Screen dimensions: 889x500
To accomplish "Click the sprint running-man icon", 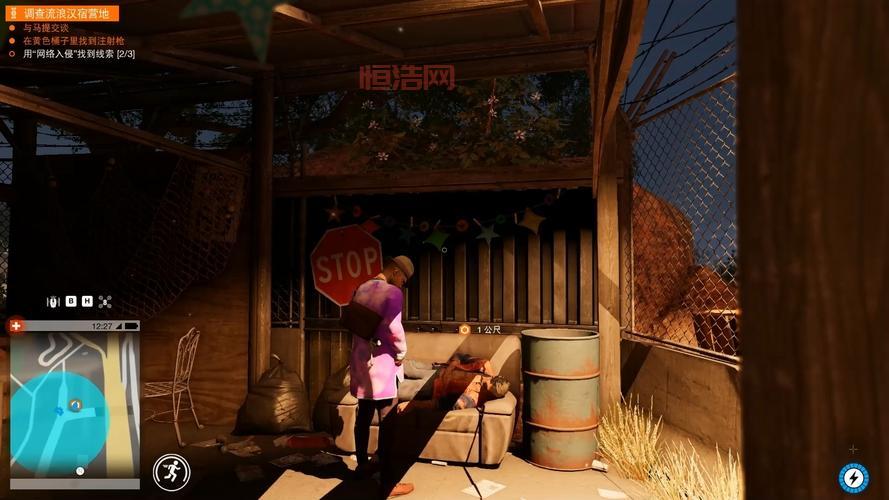I will 171,472.
